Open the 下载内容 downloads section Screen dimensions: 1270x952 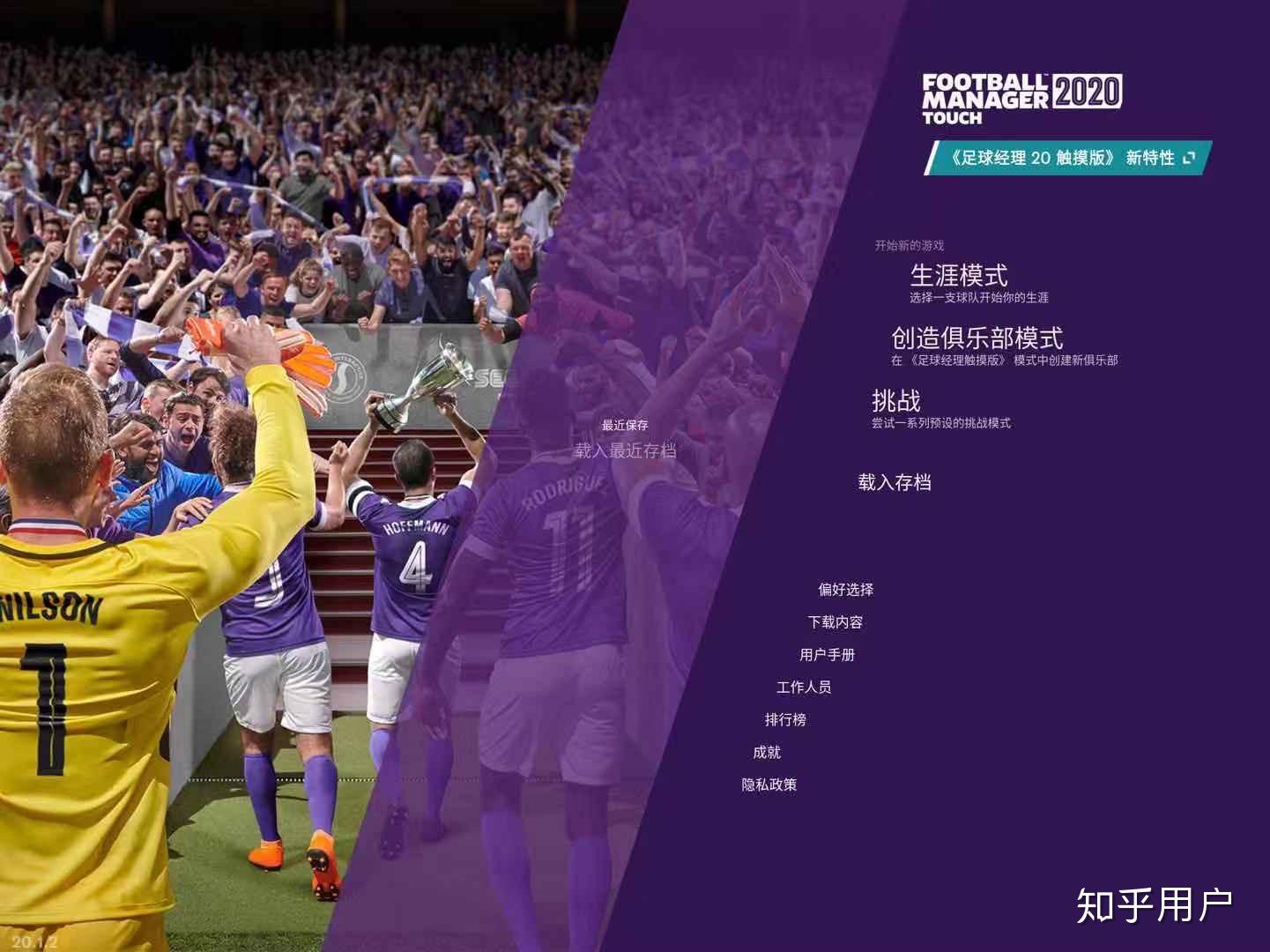tap(838, 622)
